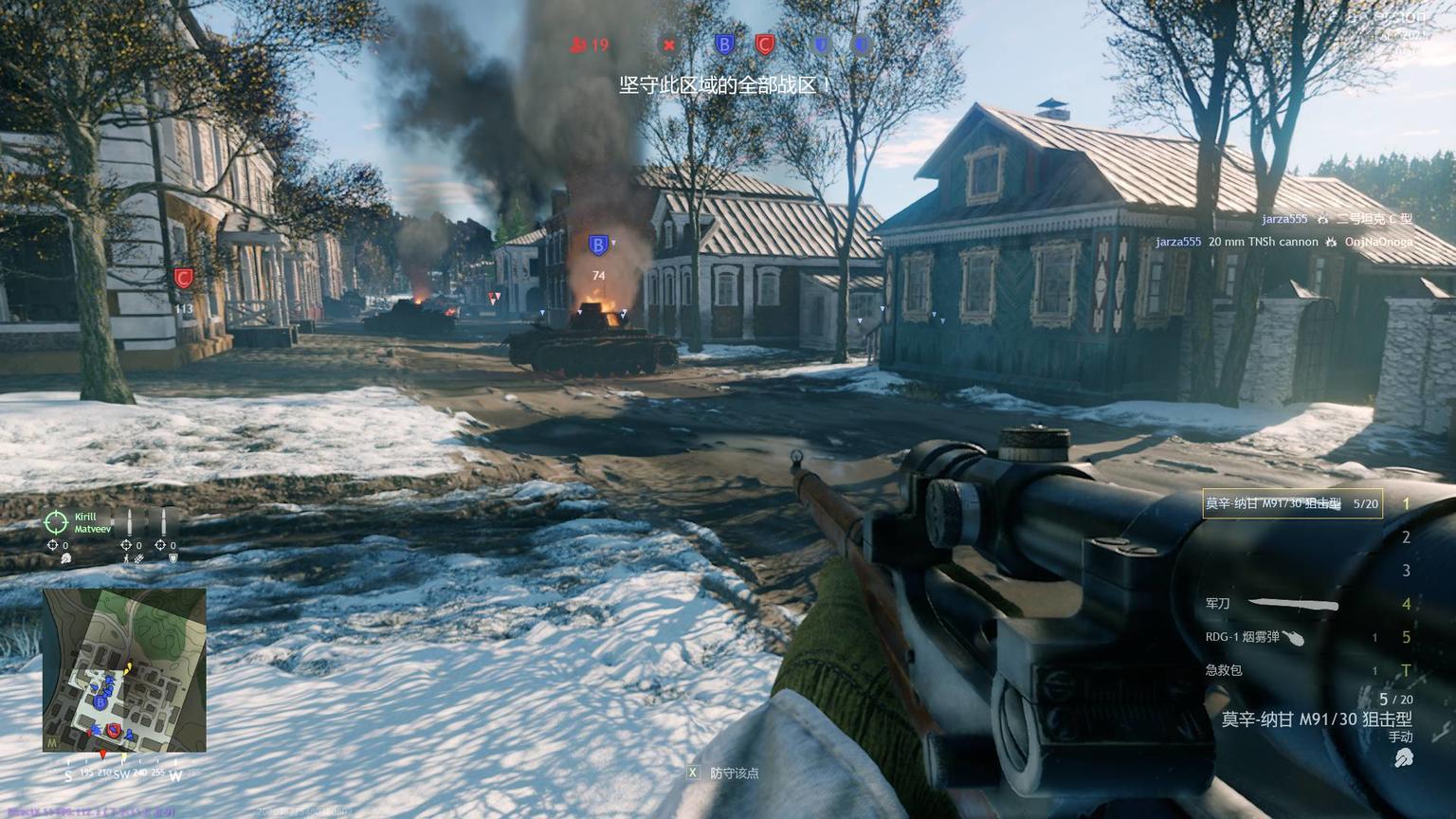This screenshot has height=819, width=1456.
Task: Select squad member Kirill Matveev's sniper icon
Action: [x=56, y=522]
